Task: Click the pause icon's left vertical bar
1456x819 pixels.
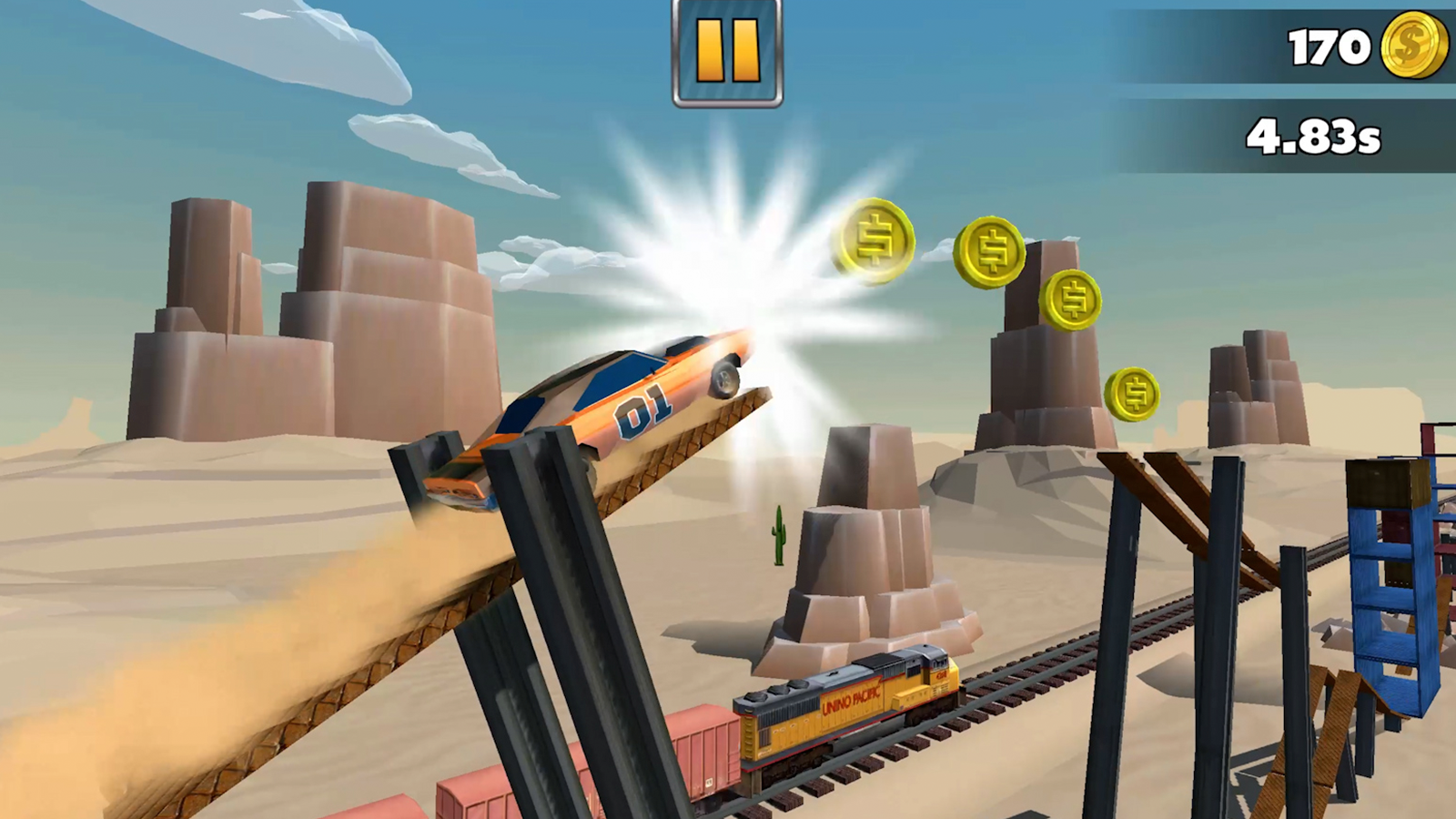Action: [710, 52]
